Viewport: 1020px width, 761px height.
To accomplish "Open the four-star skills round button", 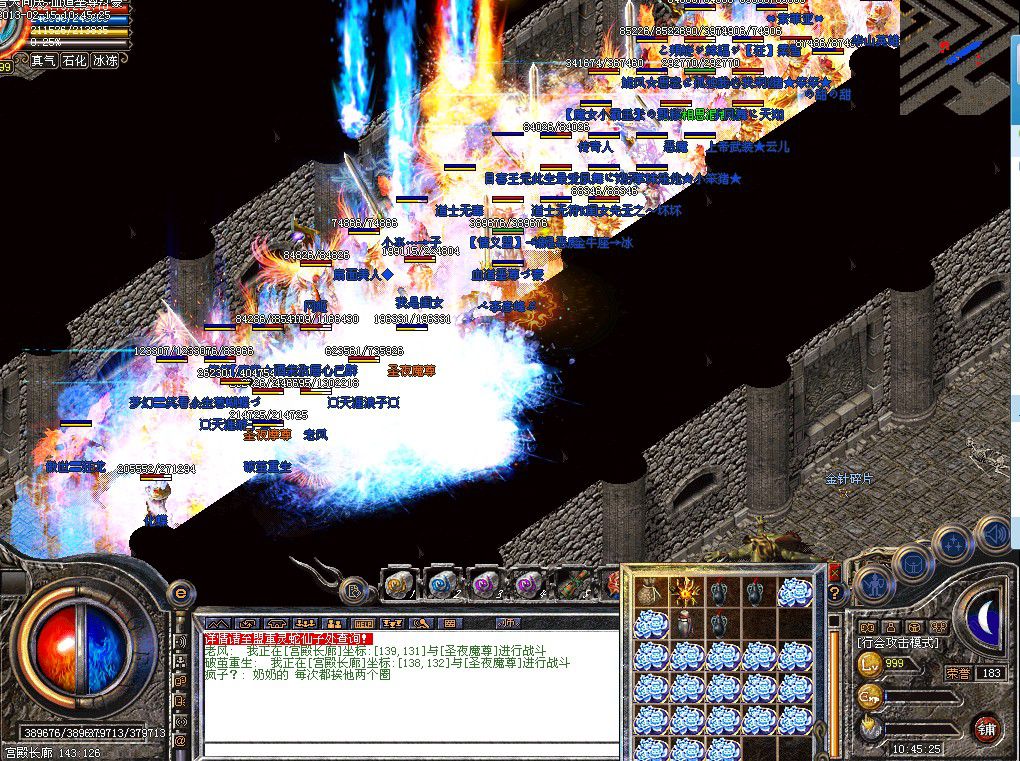I will (951, 546).
